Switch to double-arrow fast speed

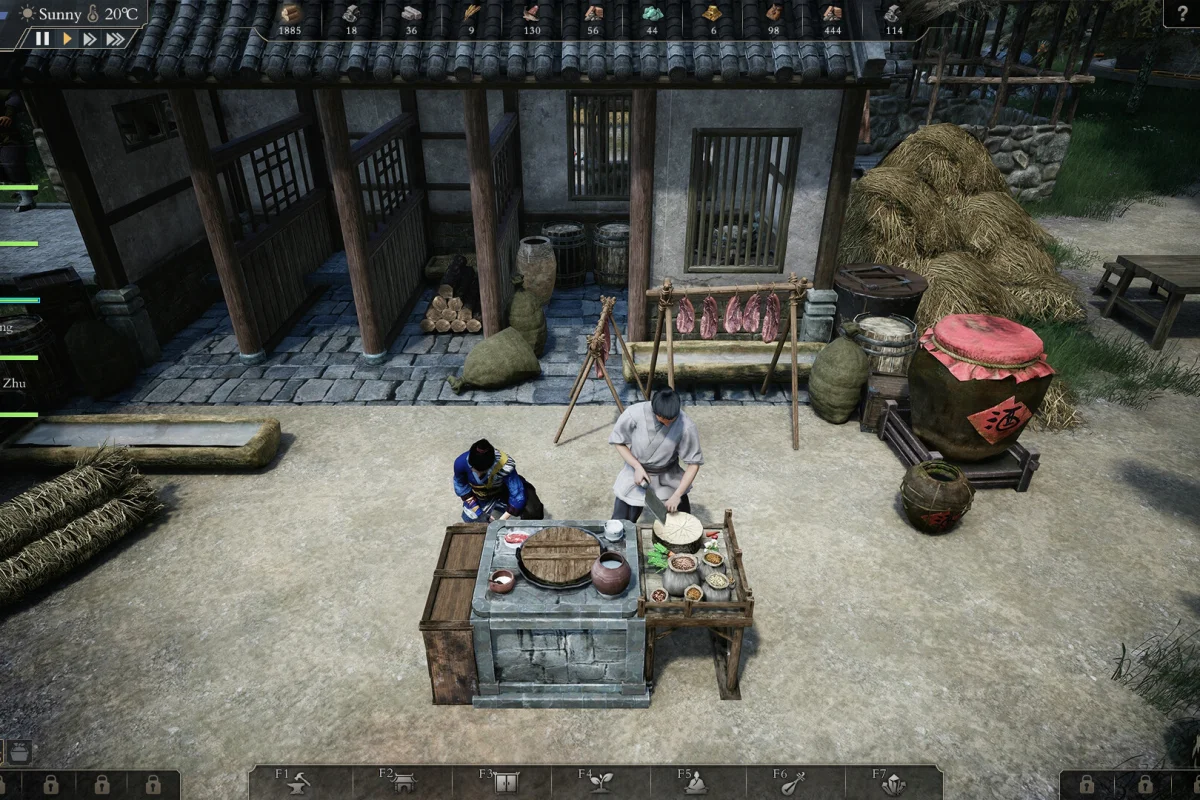pos(90,39)
